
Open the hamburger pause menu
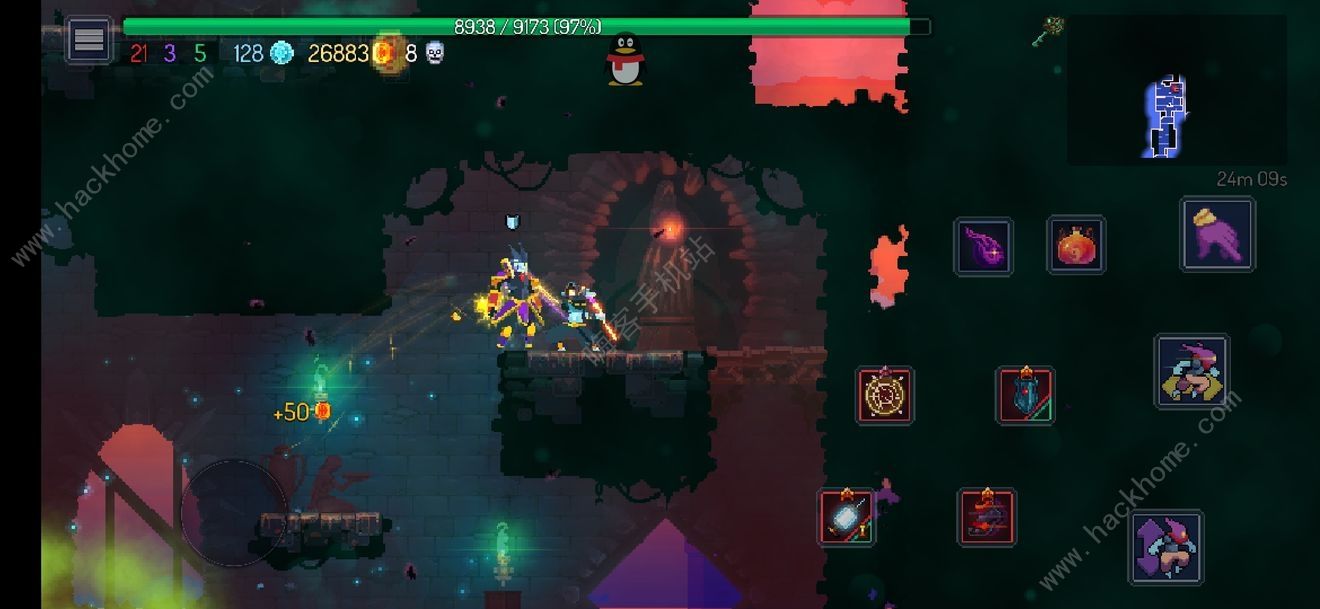(x=89, y=40)
